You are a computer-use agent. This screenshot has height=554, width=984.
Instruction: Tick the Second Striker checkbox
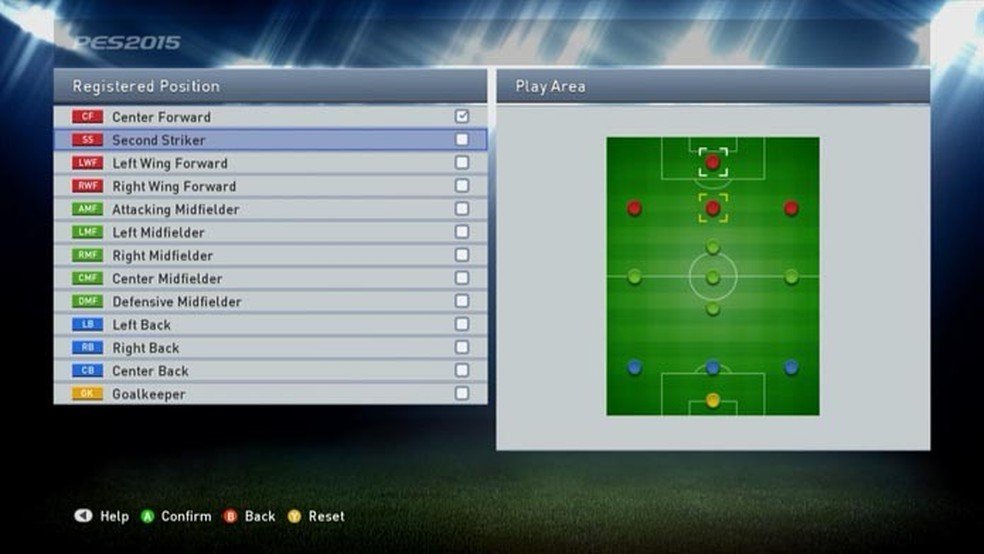pyautogui.click(x=462, y=140)
